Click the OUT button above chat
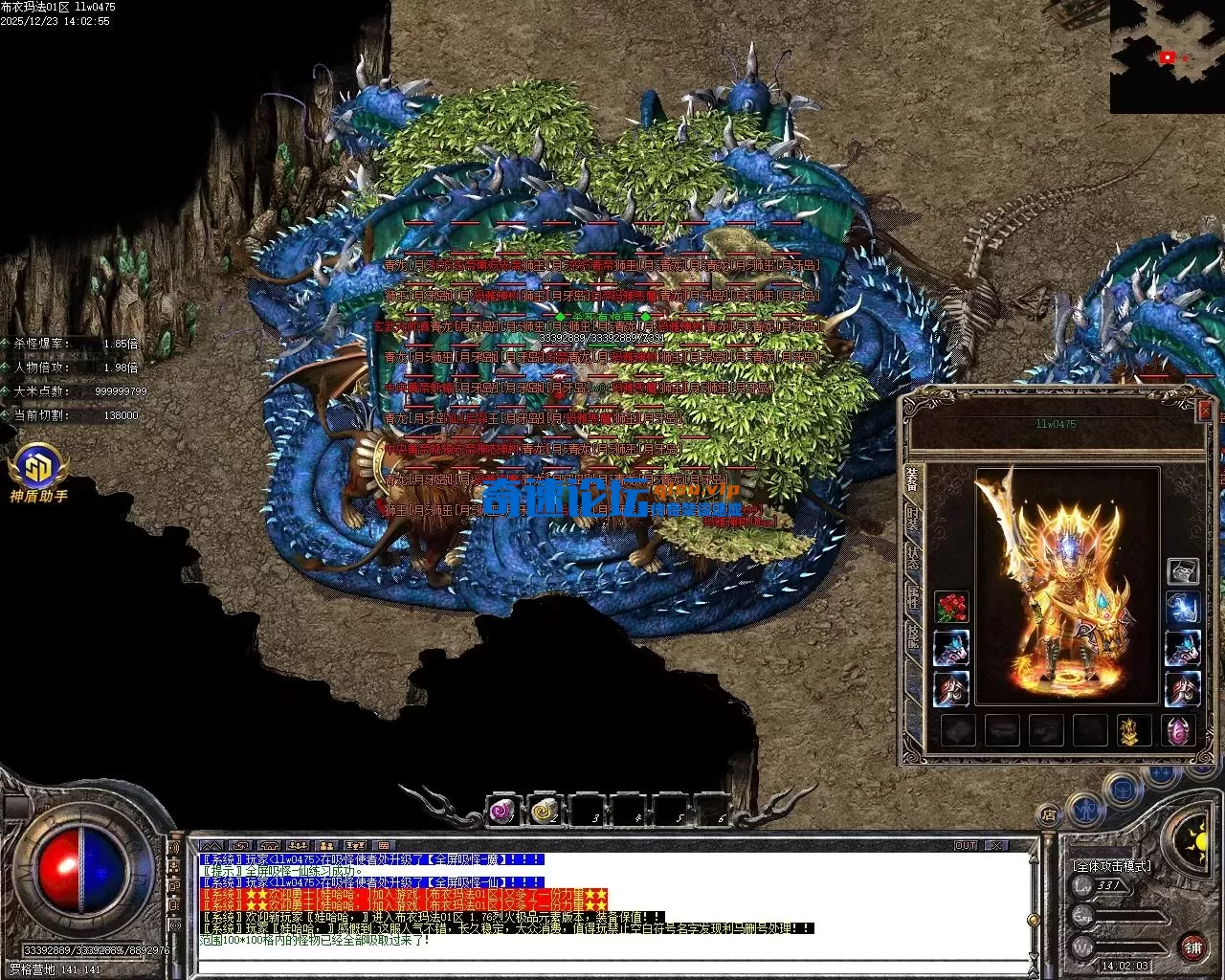The height and width of the screenshot is (980, 1225). (x=966, y=846)
